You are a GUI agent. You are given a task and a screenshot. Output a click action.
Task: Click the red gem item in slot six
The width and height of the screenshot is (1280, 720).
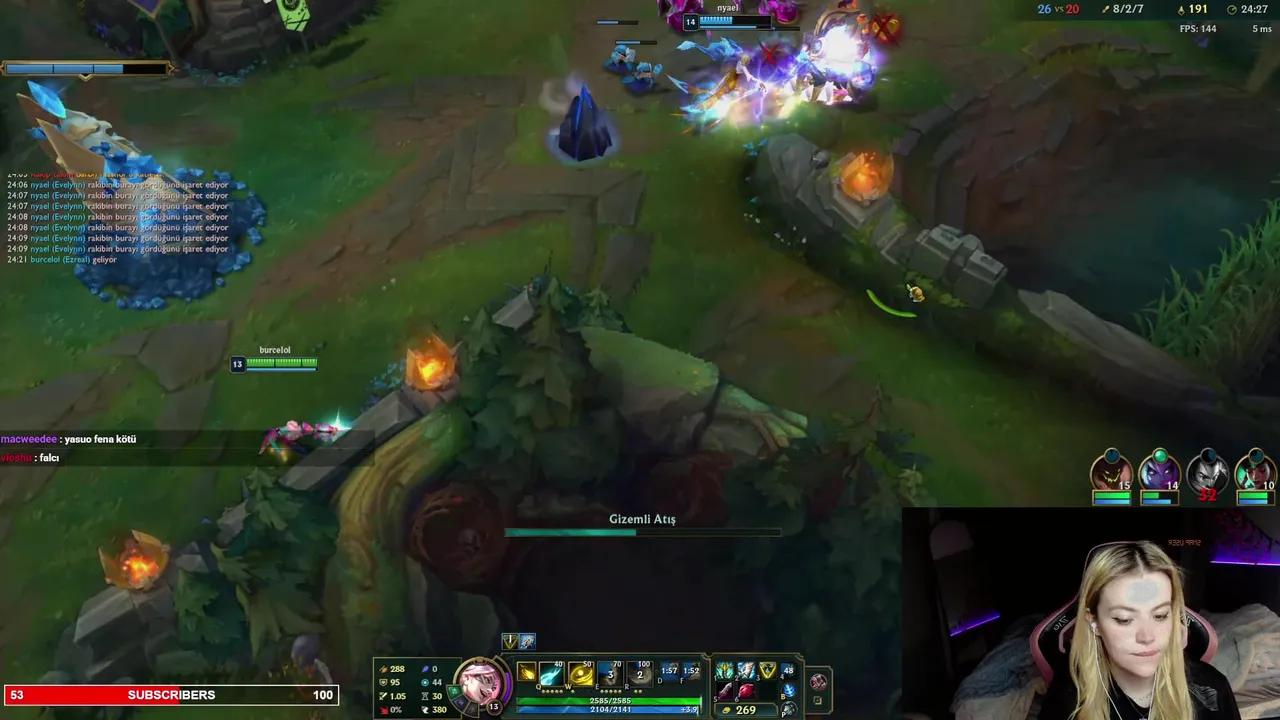coord(747,689)
